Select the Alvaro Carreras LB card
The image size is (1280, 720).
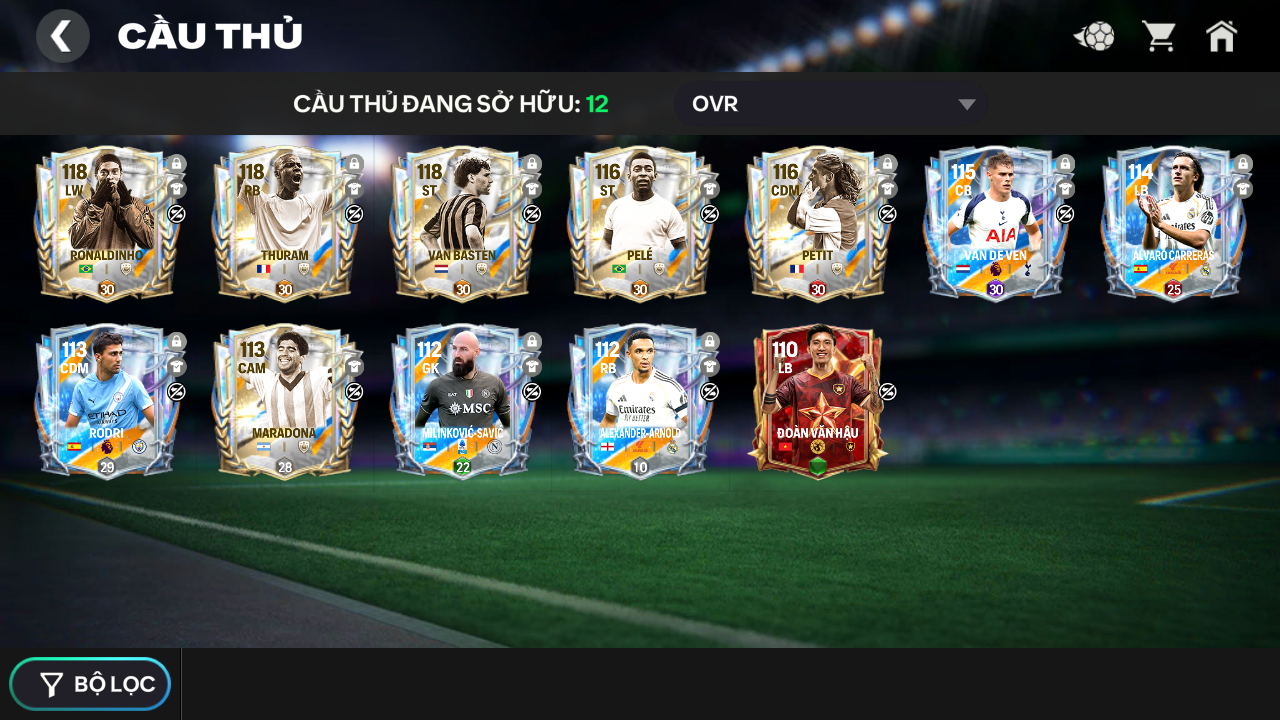(1172, 224)
